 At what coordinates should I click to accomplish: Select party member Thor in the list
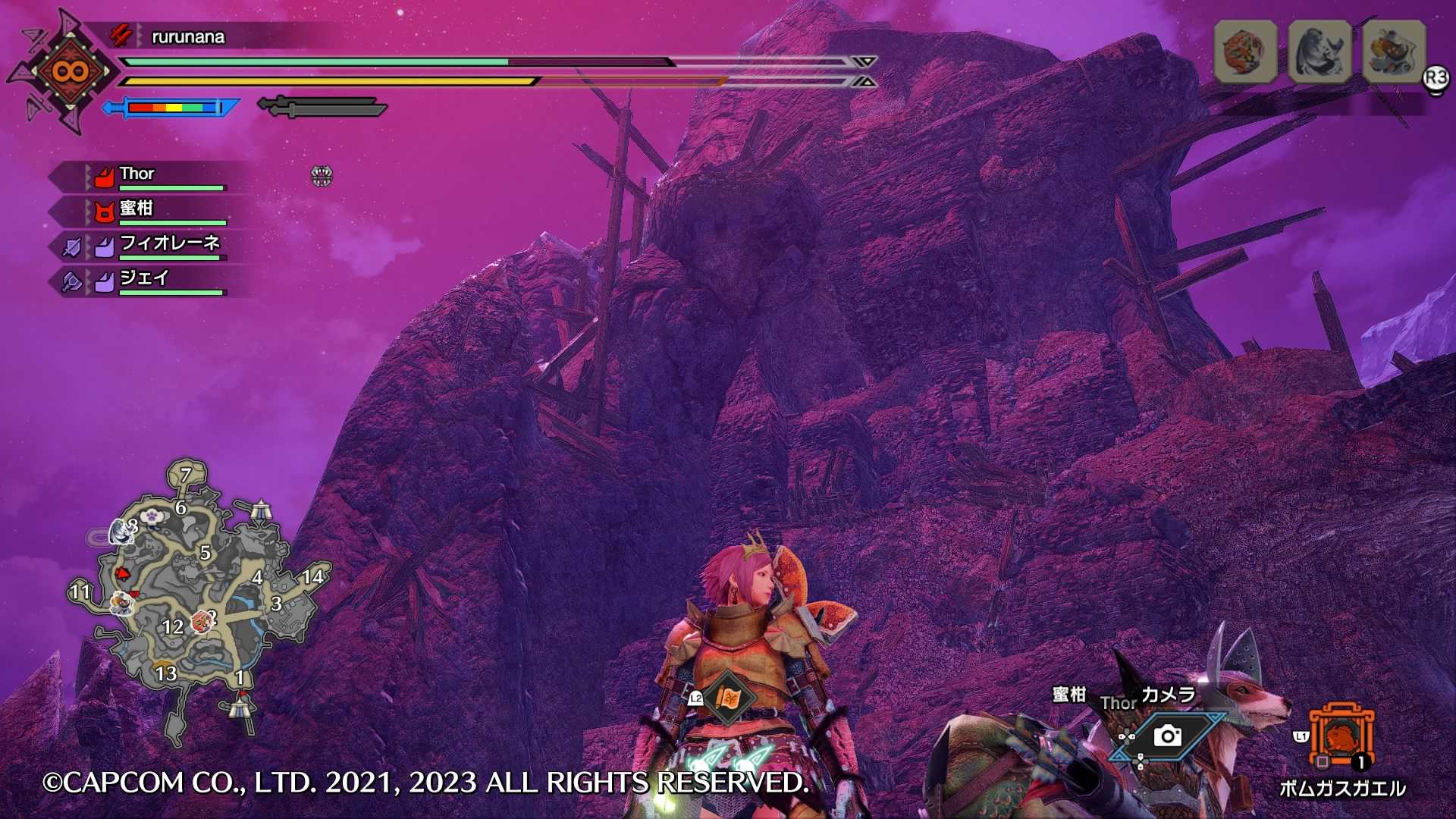(137, 175)
